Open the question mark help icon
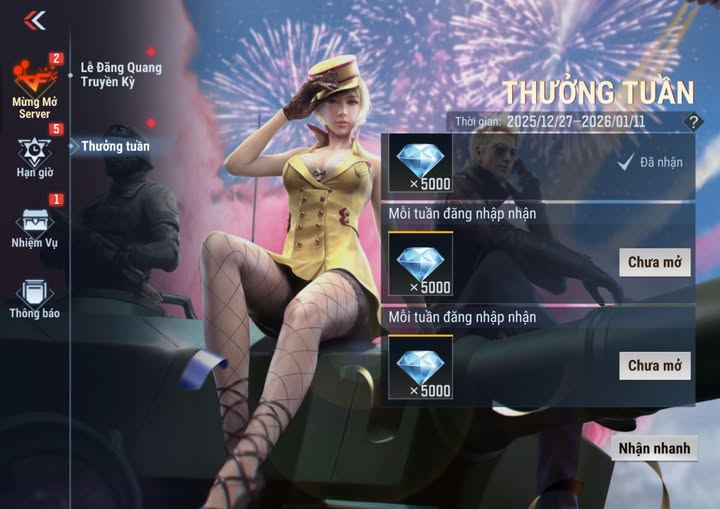The width and height of the screenshot is (720, 509). tap(692, 122)
